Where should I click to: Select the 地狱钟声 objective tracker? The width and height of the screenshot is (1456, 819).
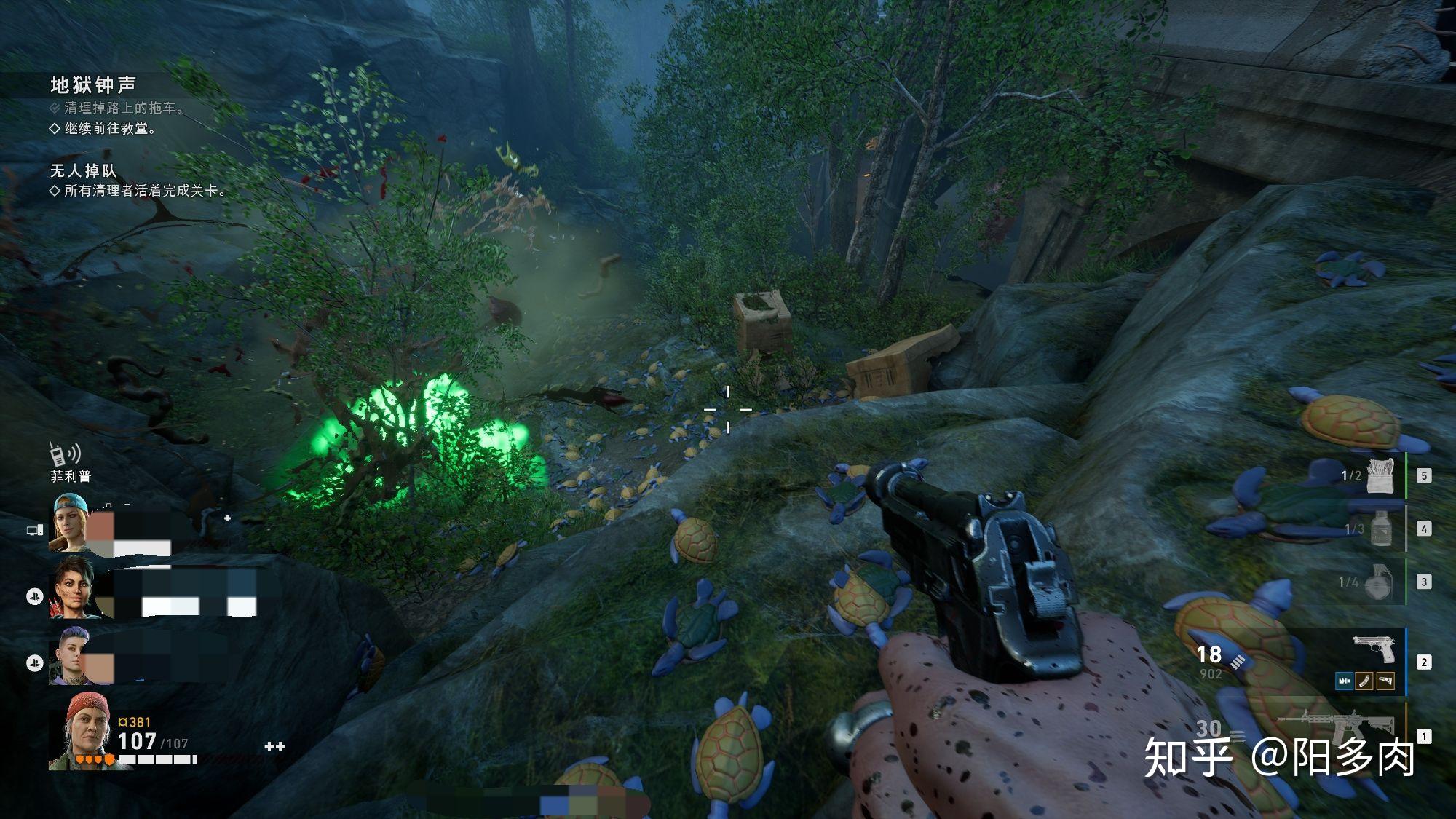93,85
